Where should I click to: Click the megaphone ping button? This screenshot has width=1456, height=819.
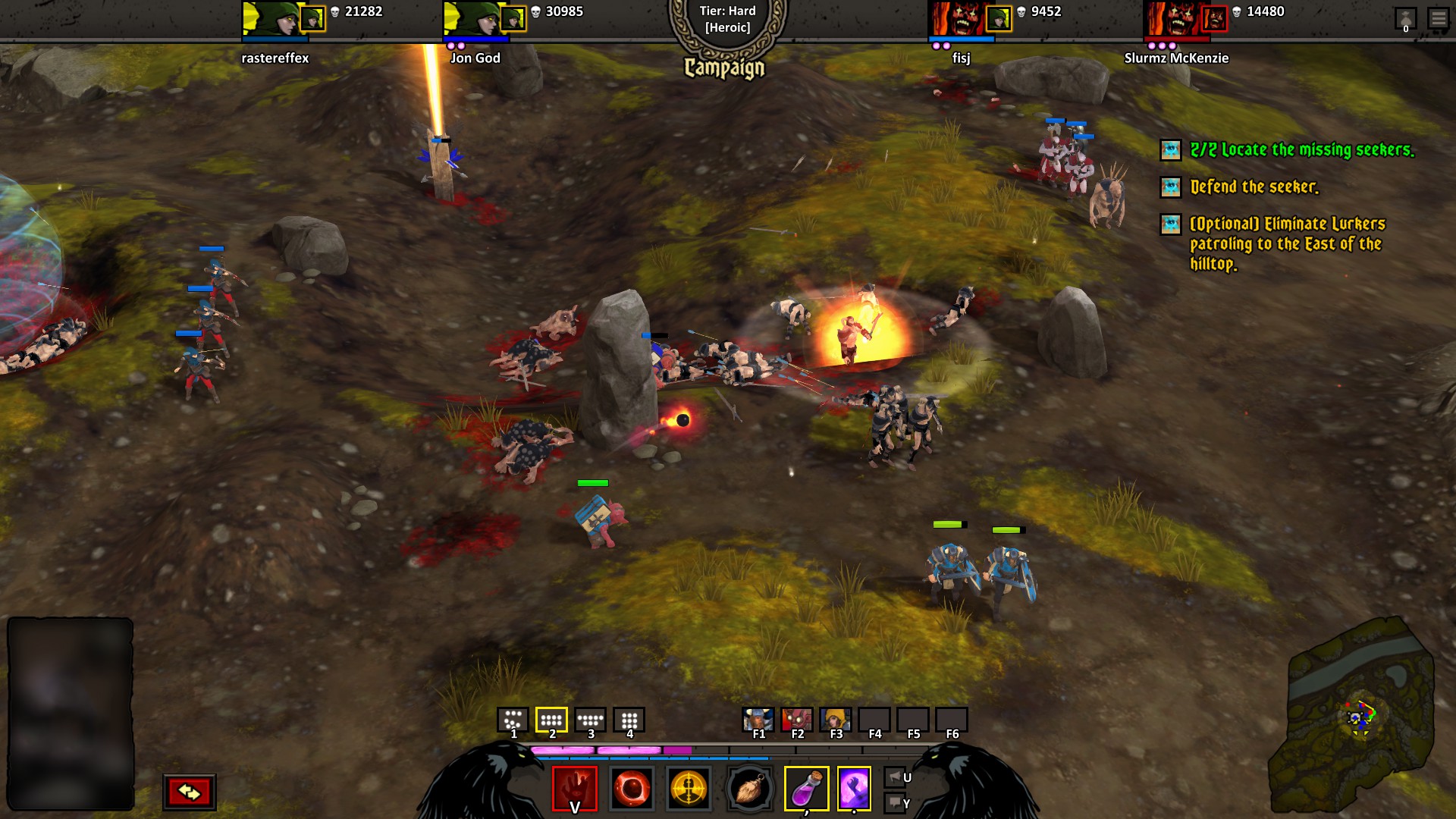894,777
